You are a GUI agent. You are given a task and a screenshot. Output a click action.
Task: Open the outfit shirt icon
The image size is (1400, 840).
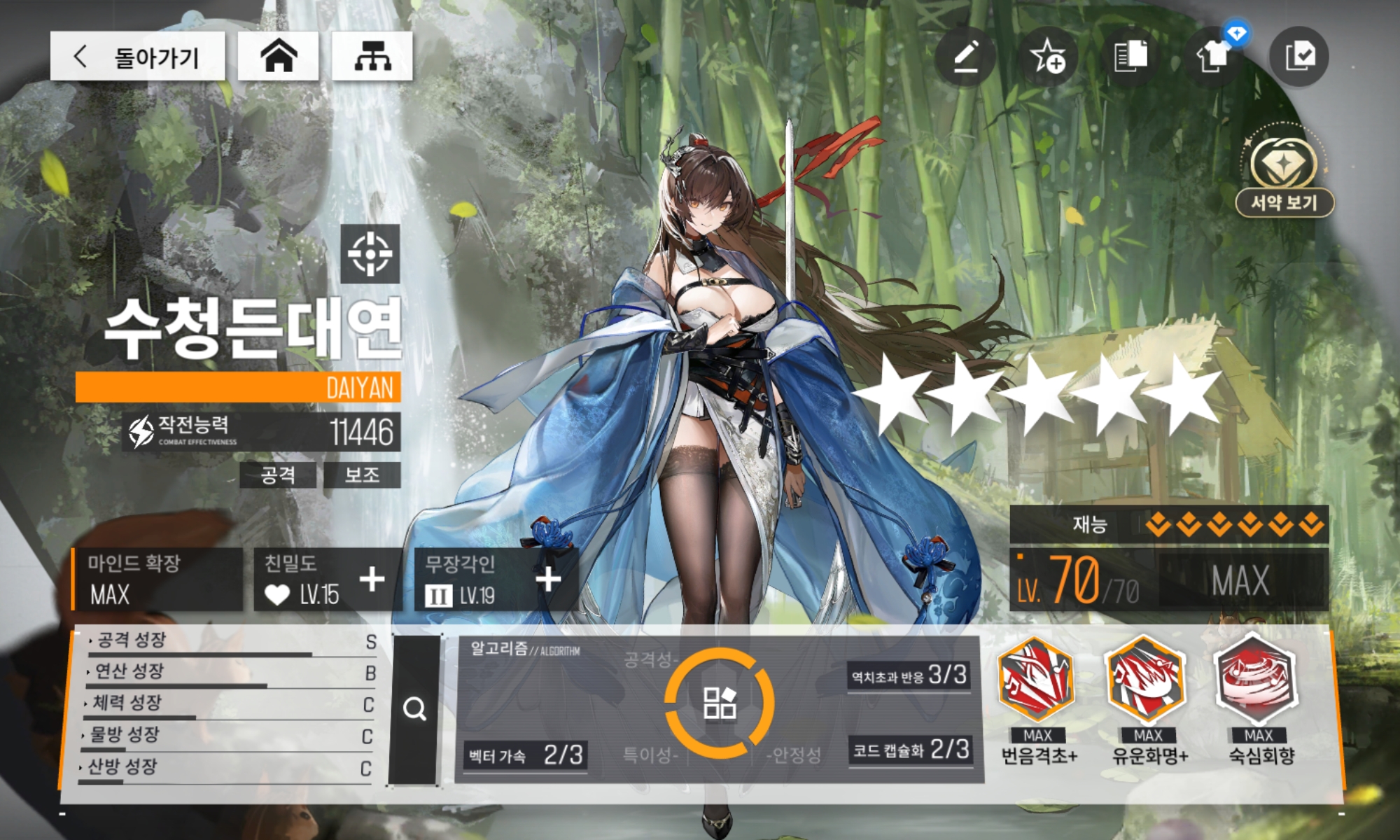(1214, 56)
